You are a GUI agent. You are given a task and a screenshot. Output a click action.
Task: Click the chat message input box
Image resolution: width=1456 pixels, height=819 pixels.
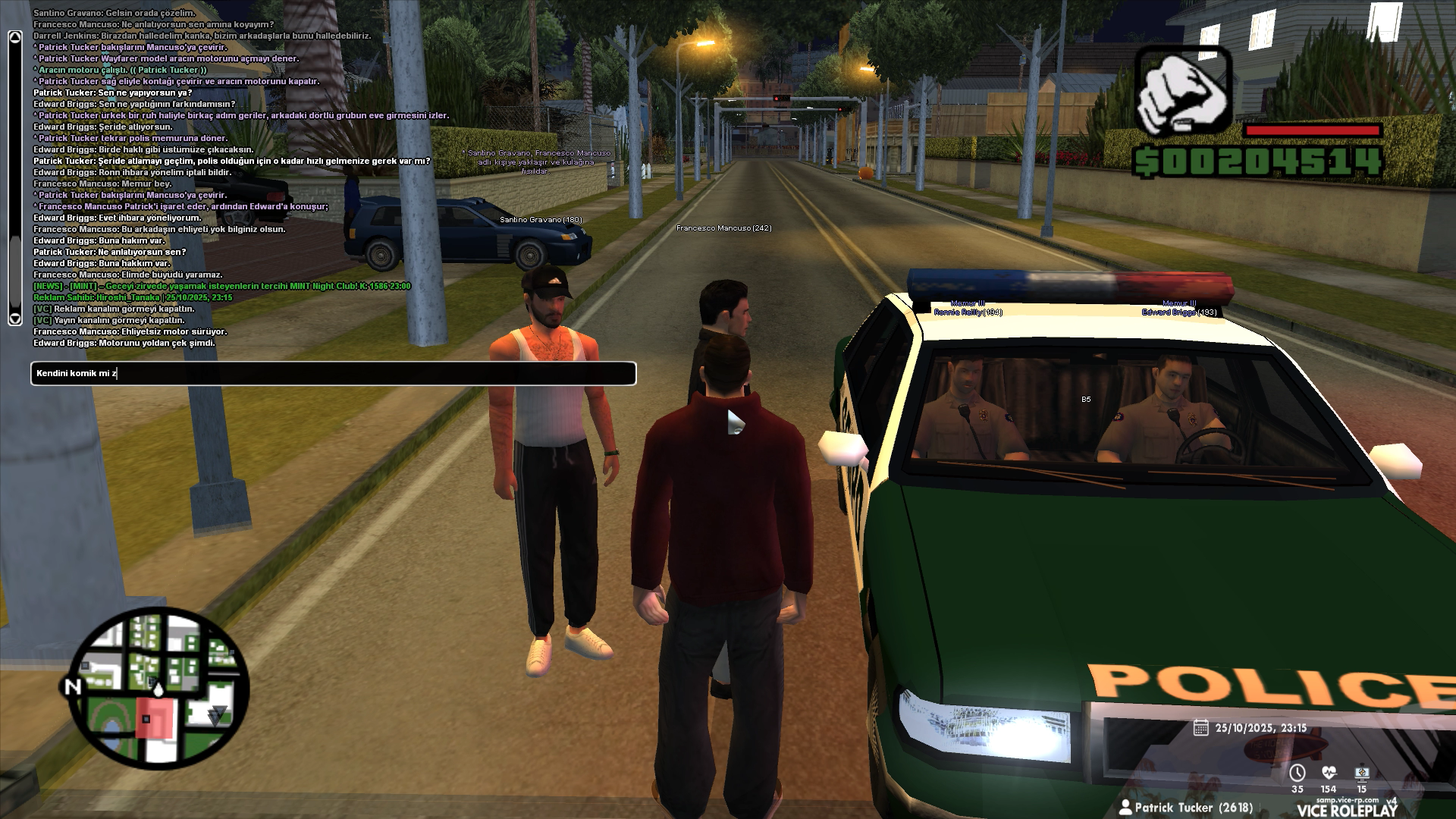coord(334,373)
